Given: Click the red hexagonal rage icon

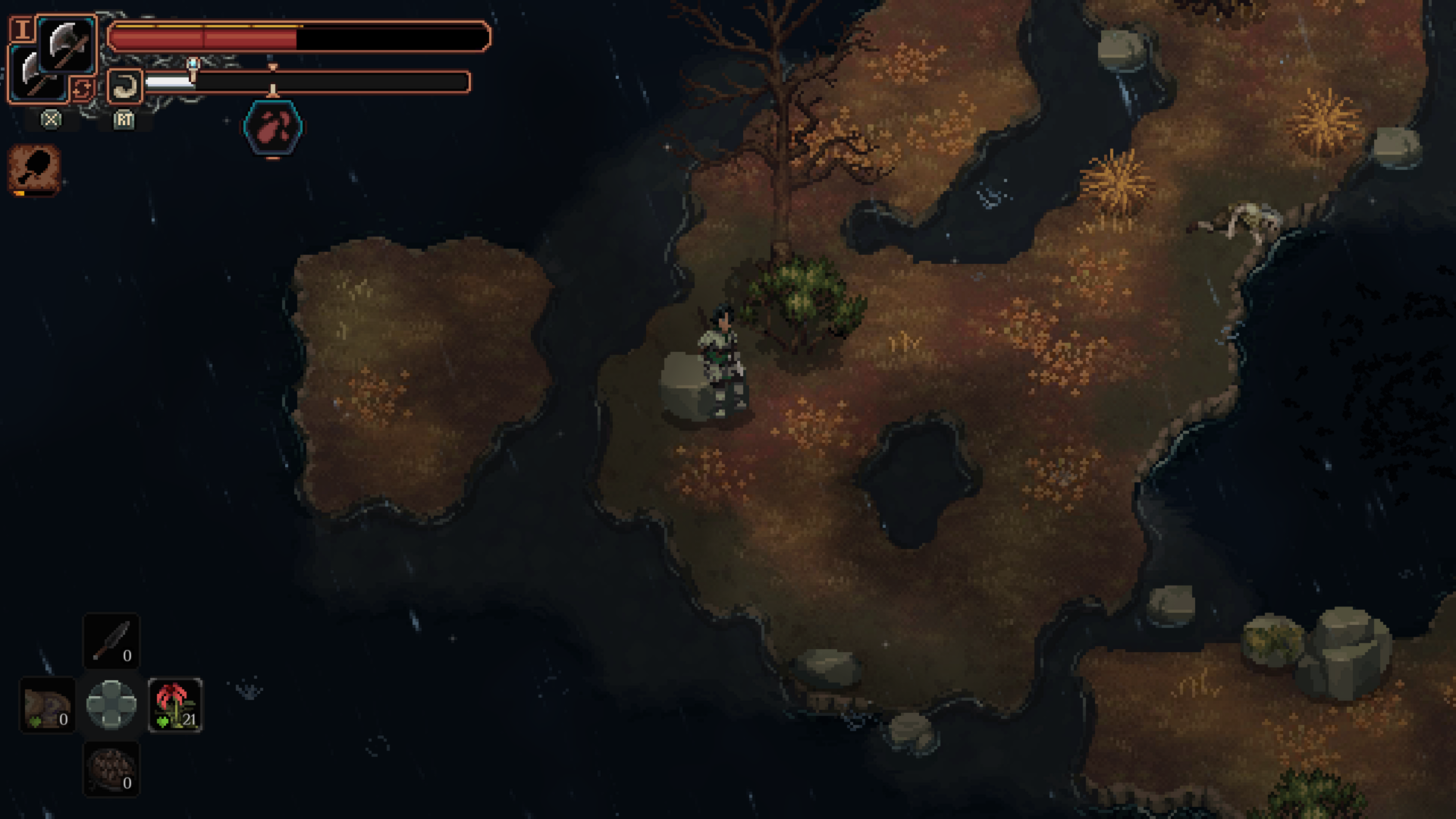Looking at the screenshot, I should 273,127.
